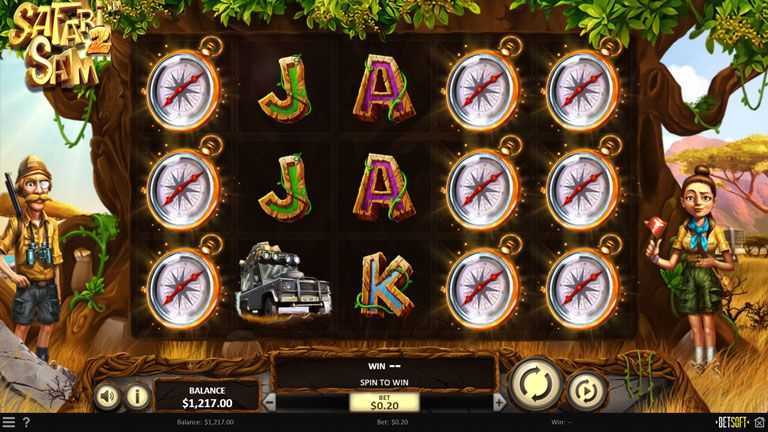Screen dimensions: 768x432
Task: Start autoplay with the smaller circular arrows button
Action: click(587, 389)
